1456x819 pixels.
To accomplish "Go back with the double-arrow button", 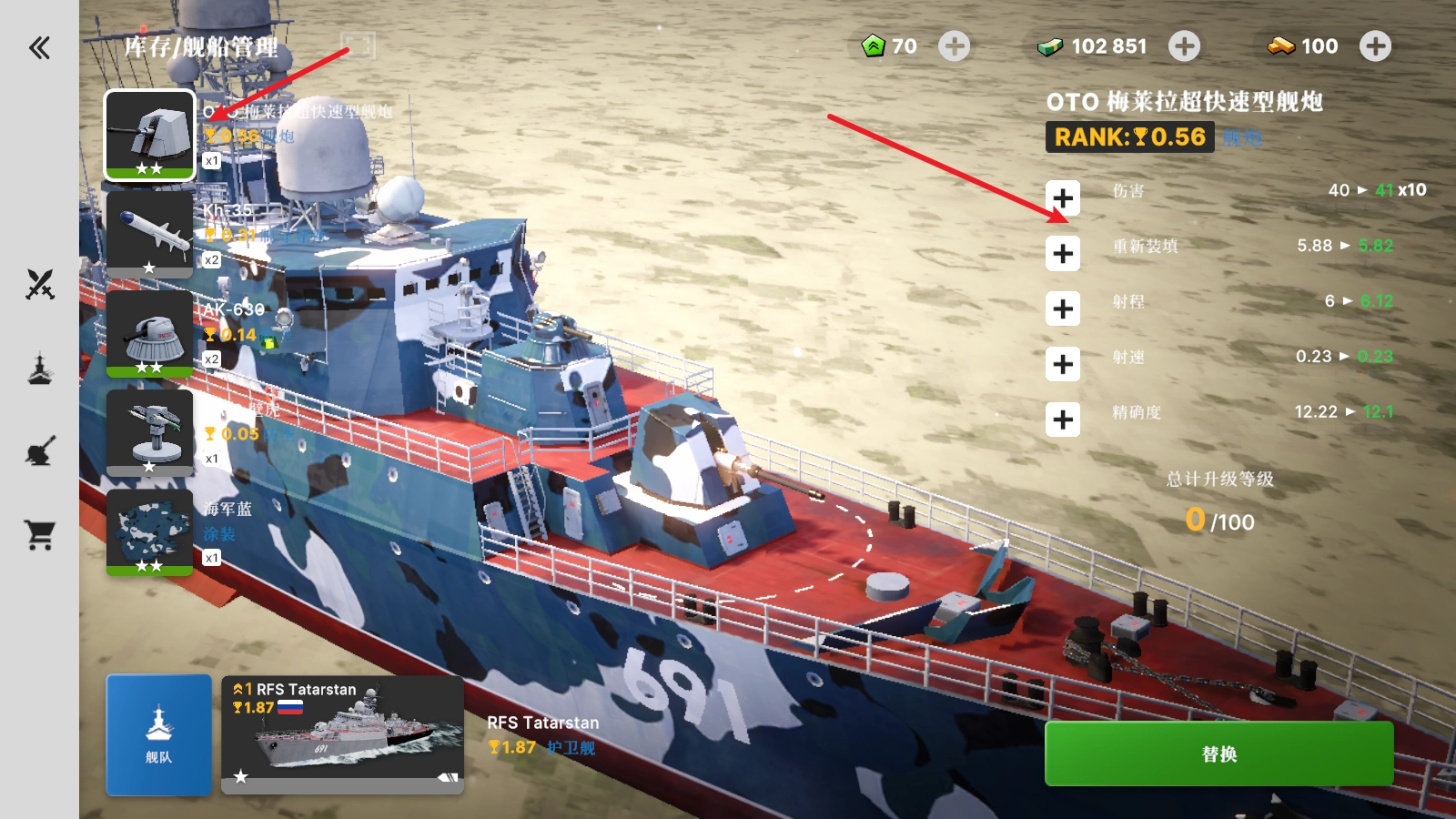I will (39, 47).
